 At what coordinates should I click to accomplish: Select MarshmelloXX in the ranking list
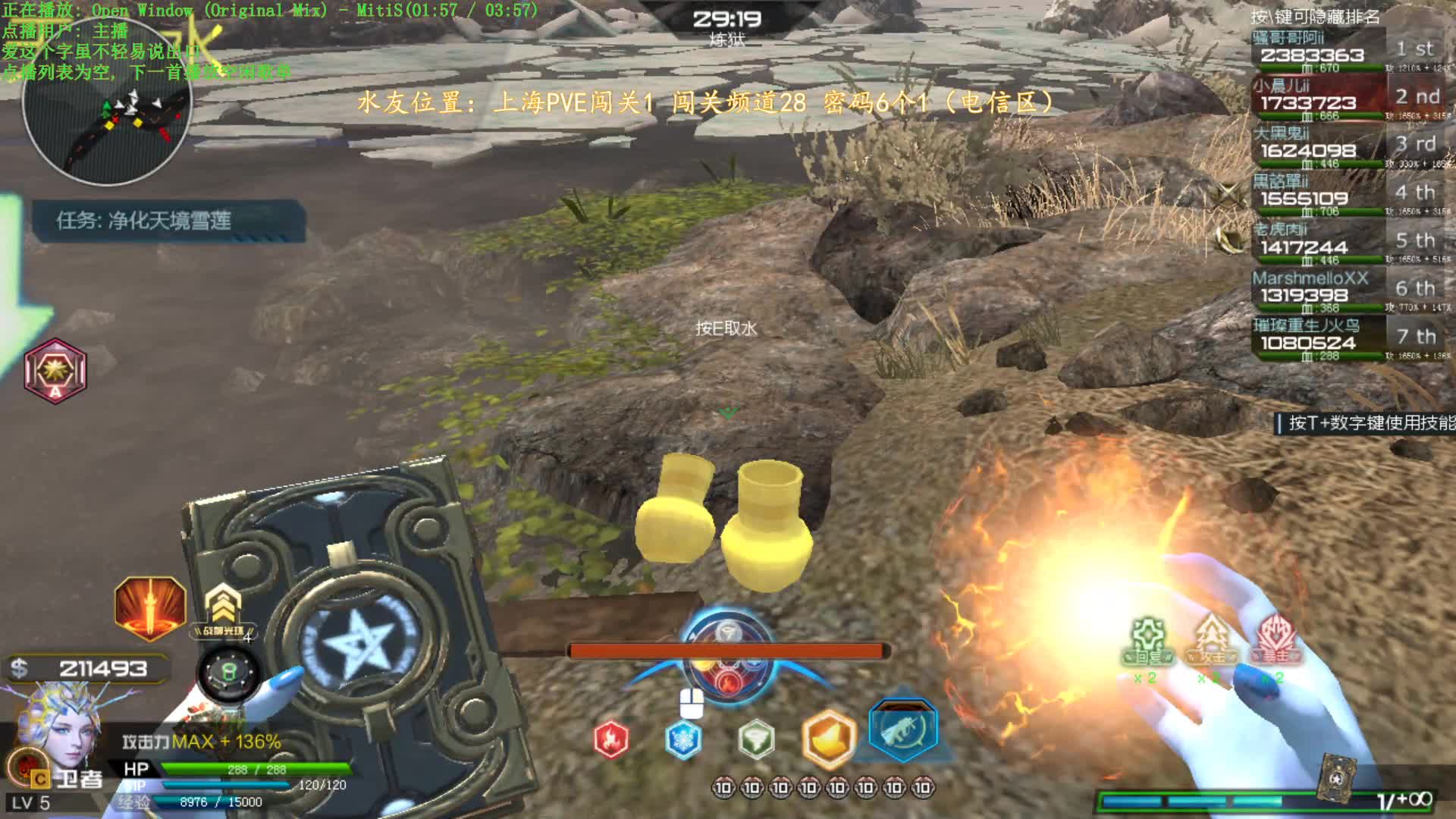point(1342,290)
